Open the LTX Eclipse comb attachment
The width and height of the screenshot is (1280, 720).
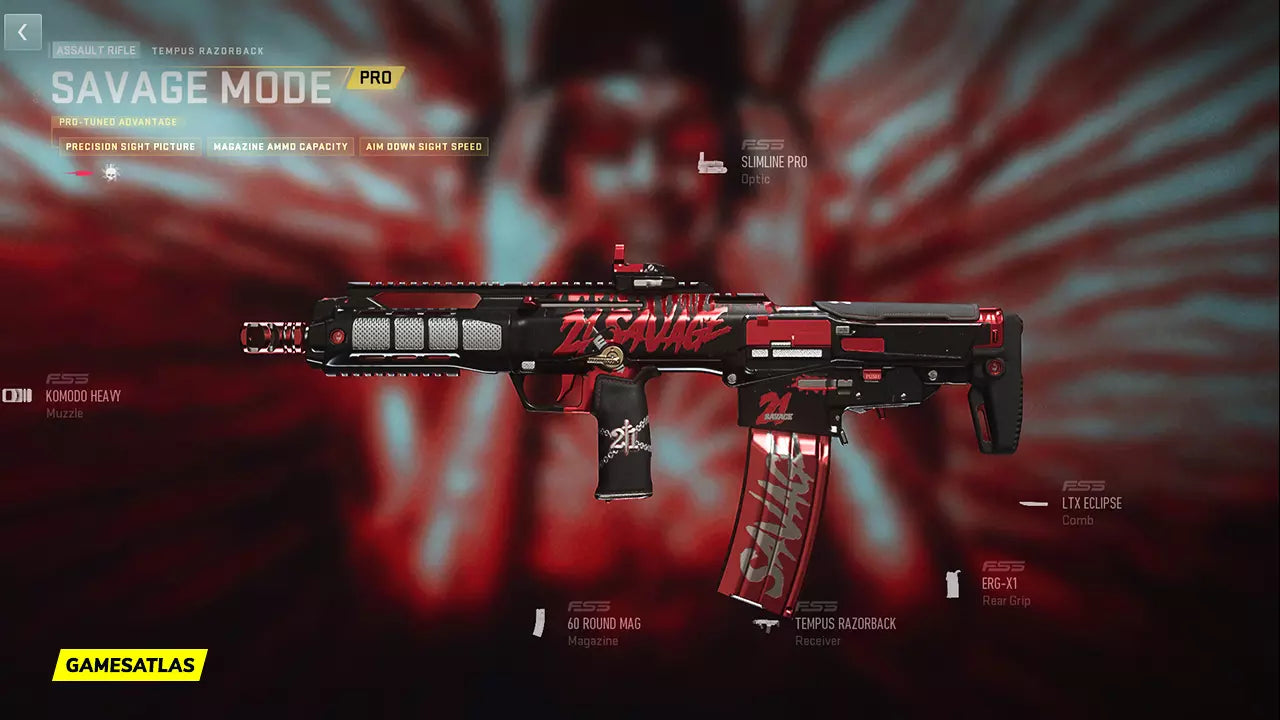click(1091, 503)
